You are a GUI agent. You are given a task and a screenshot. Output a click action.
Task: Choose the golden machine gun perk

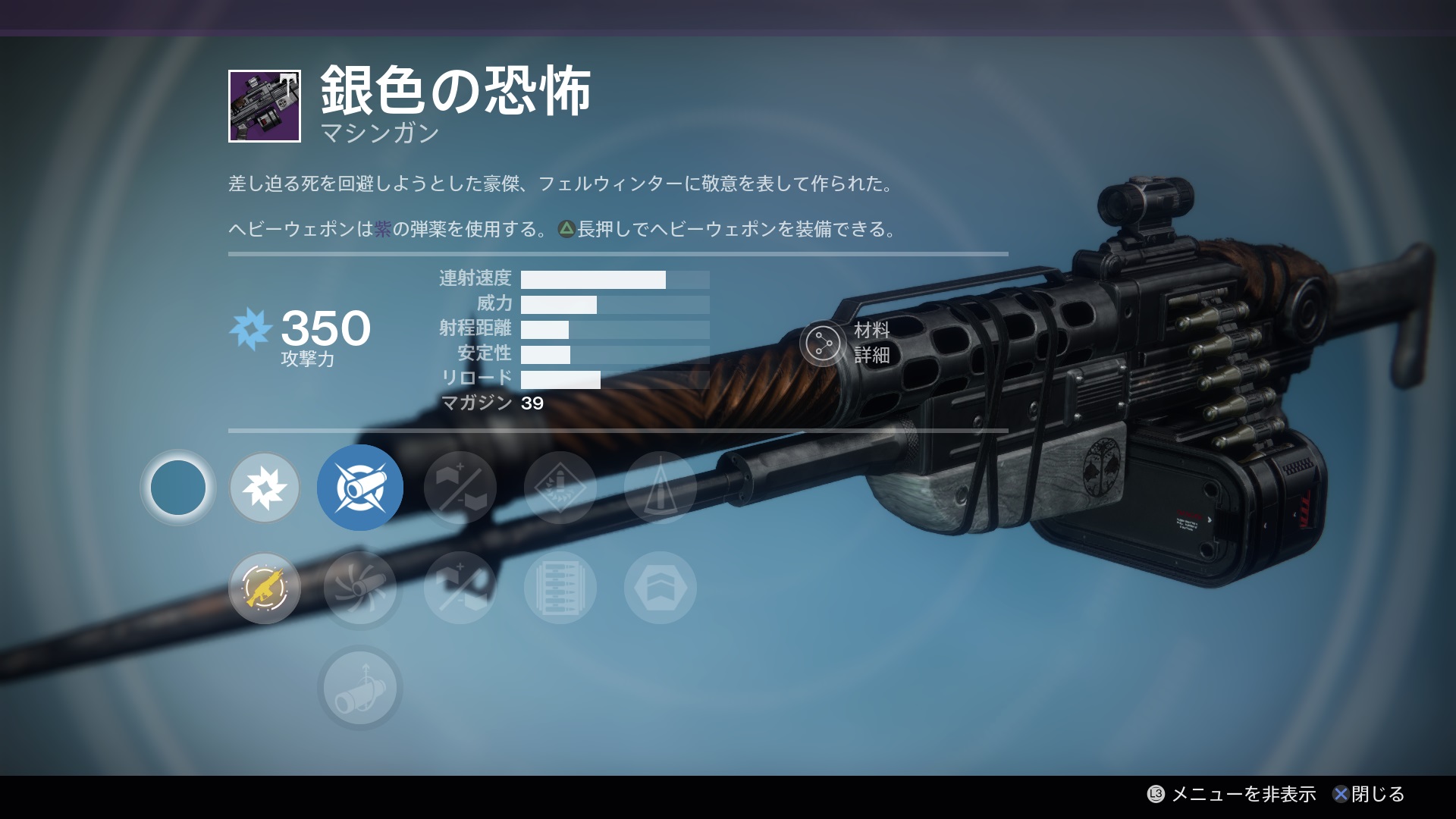coord(265,588)
